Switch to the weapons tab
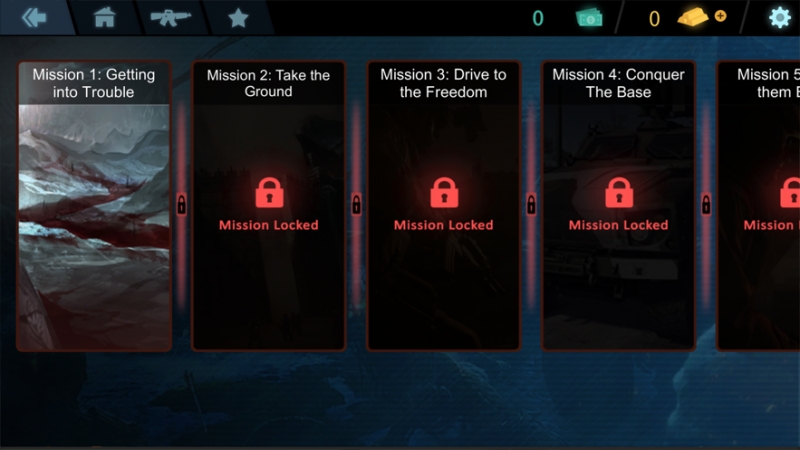Screen dimensions: 800x450 pos(170,17)
